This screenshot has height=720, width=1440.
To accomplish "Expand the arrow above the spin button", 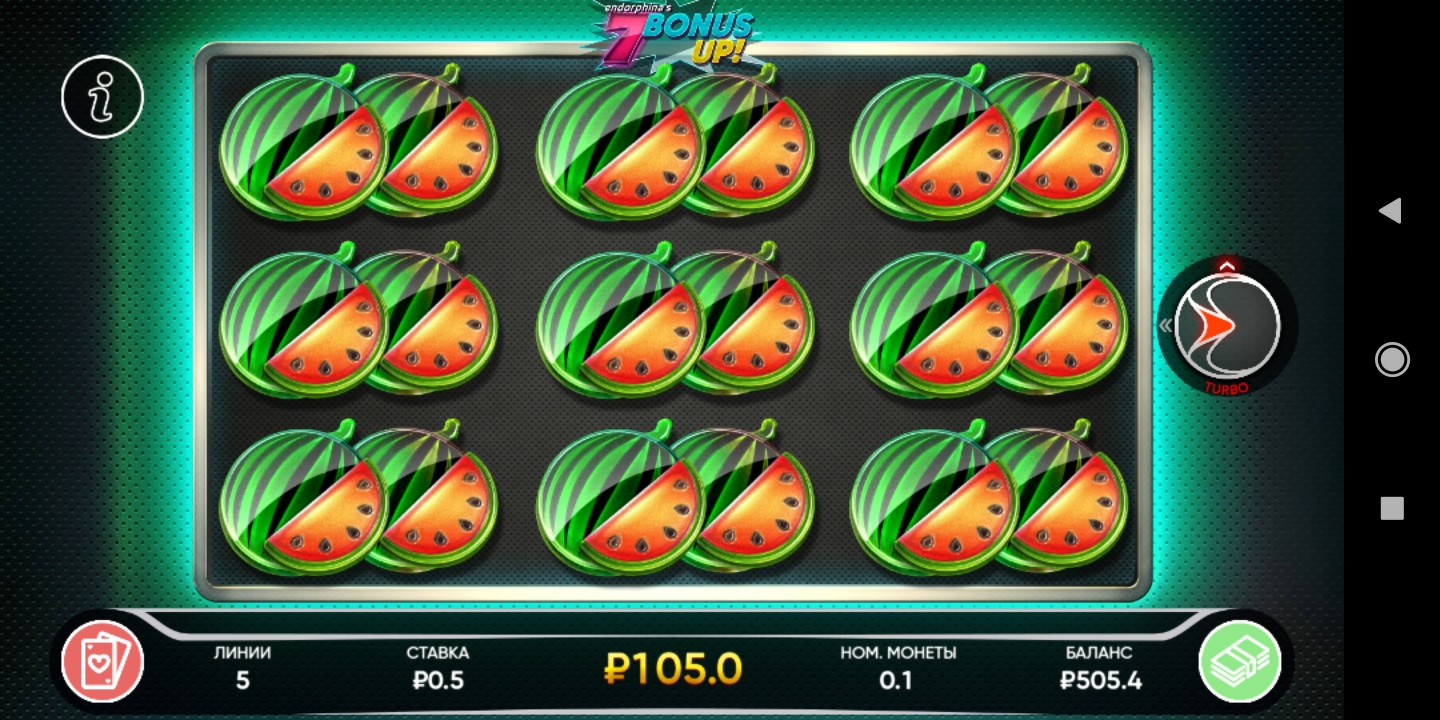I will pyautogui.click(x=1227, y=265).
